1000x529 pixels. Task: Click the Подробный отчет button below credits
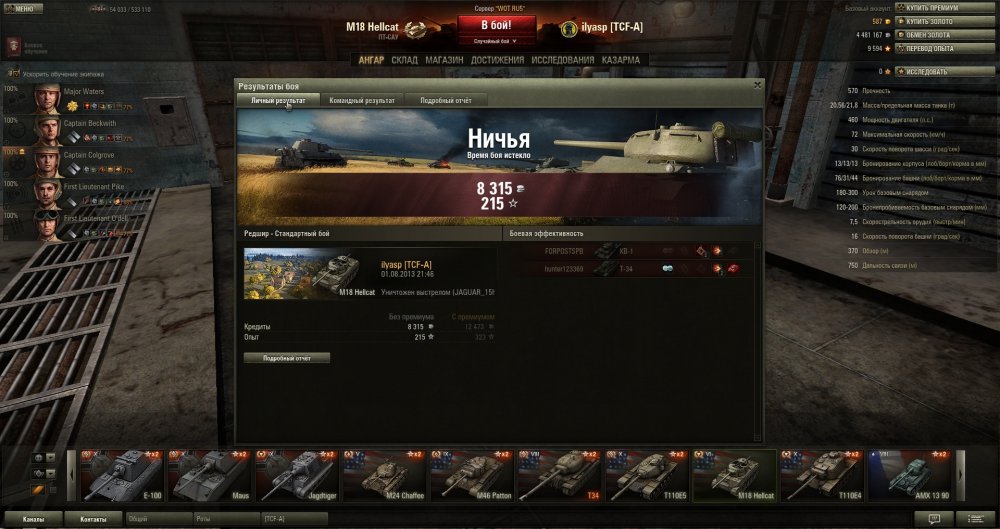[286, 357]
